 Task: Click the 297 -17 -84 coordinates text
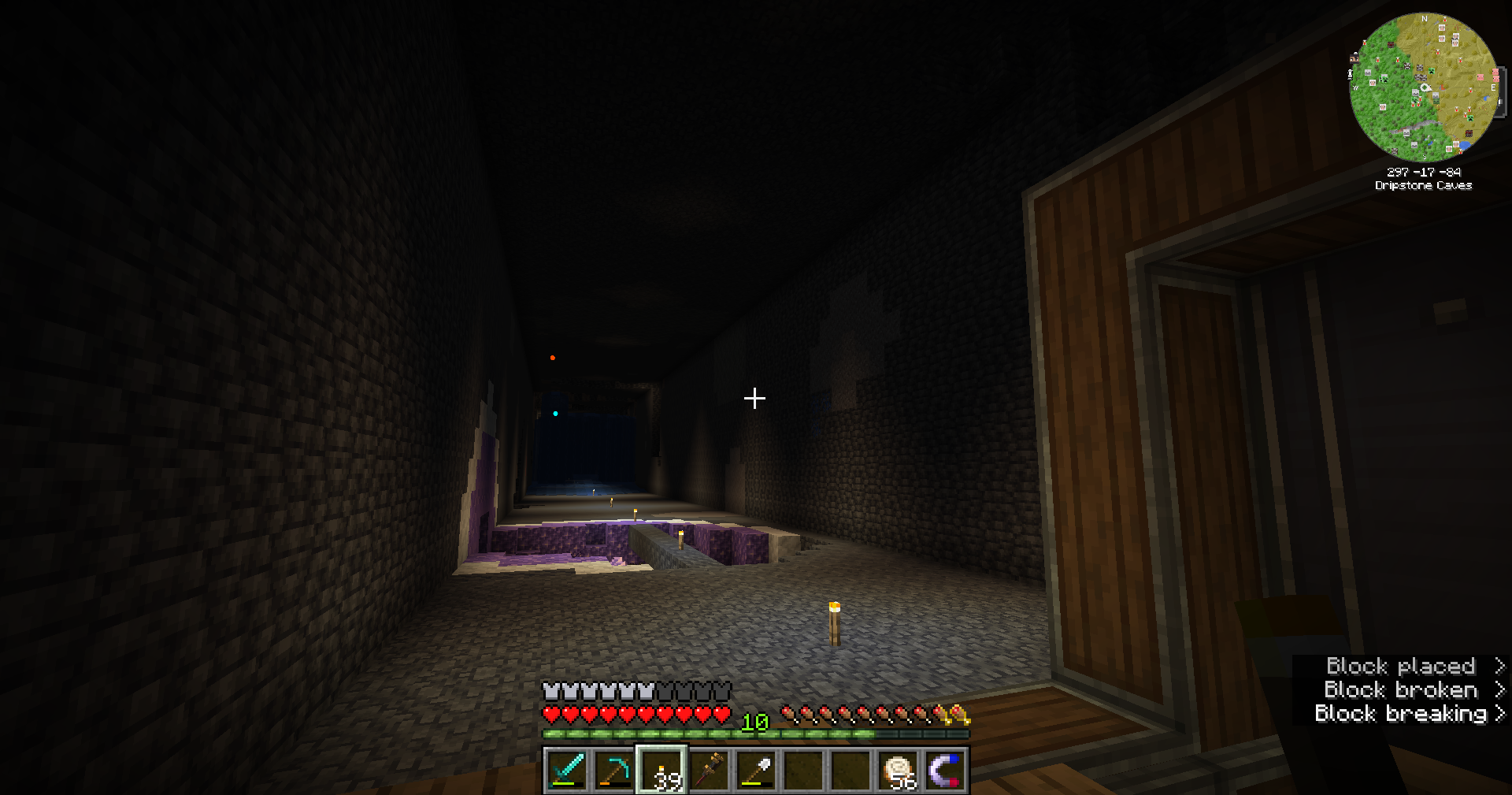pyautogui.click(x=1424, y=172)
